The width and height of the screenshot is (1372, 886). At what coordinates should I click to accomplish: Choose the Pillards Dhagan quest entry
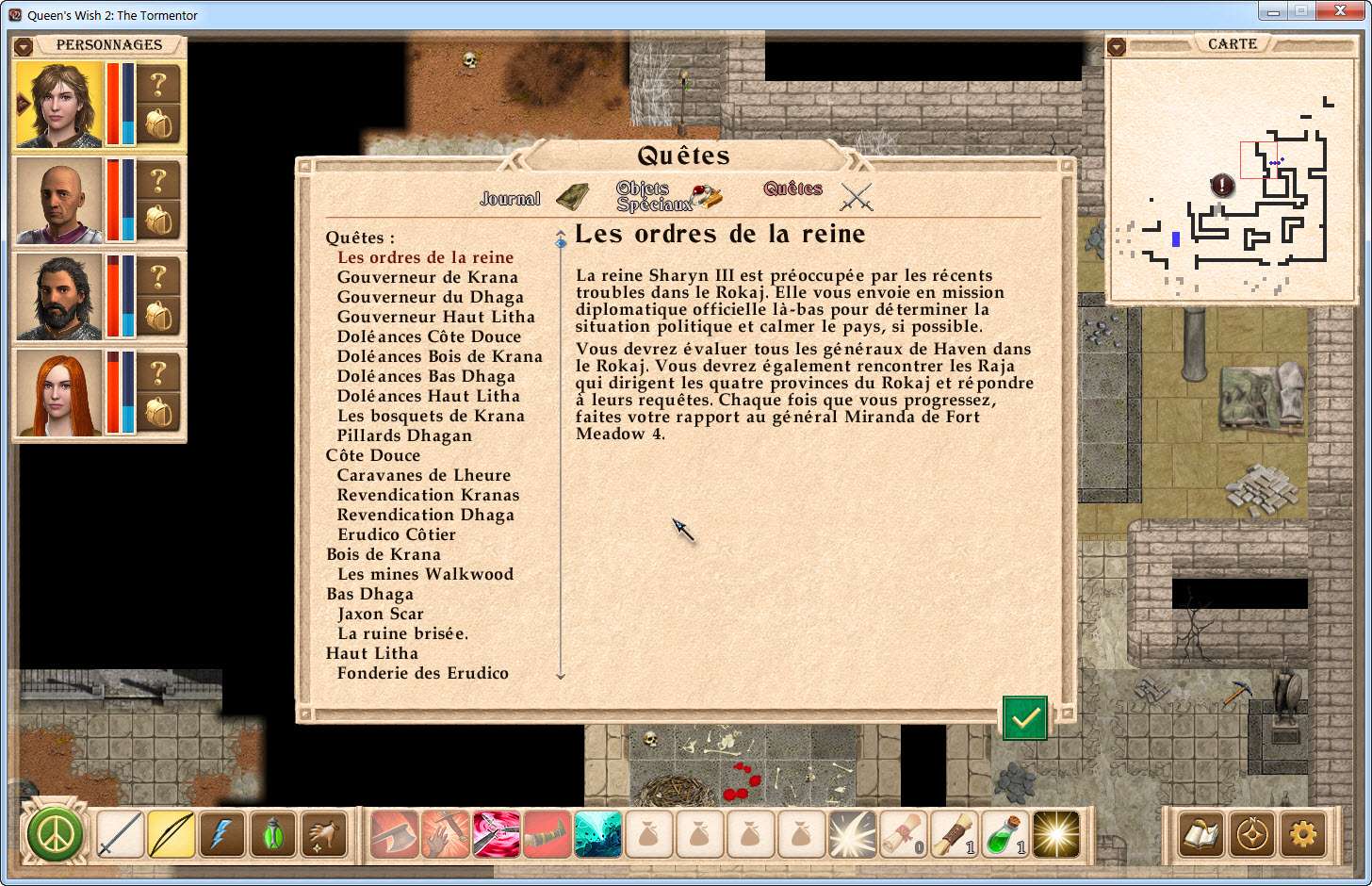tap(404, 435)
